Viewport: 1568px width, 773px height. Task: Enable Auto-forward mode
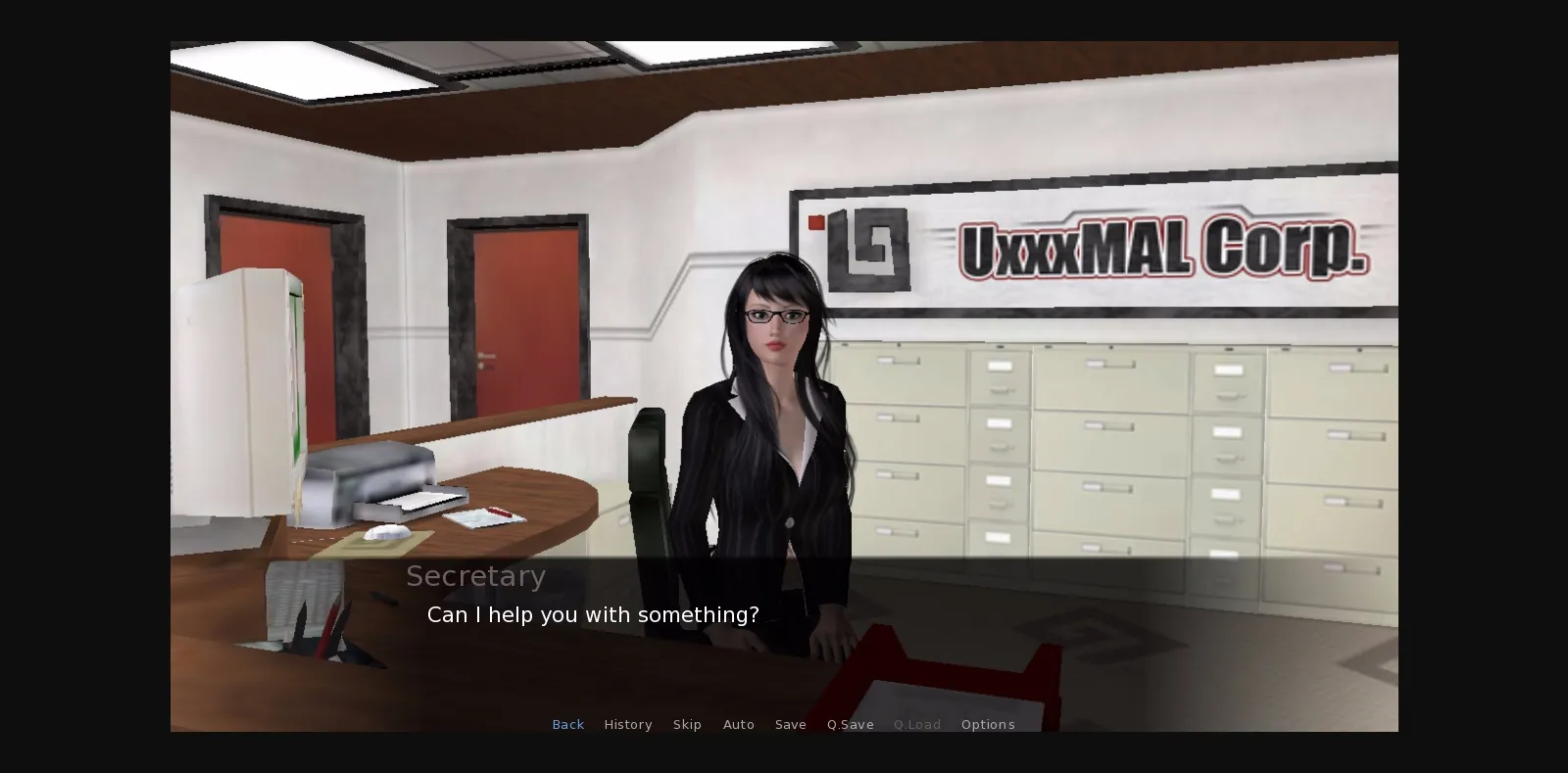pyautogui.click(x=739, y=724)
